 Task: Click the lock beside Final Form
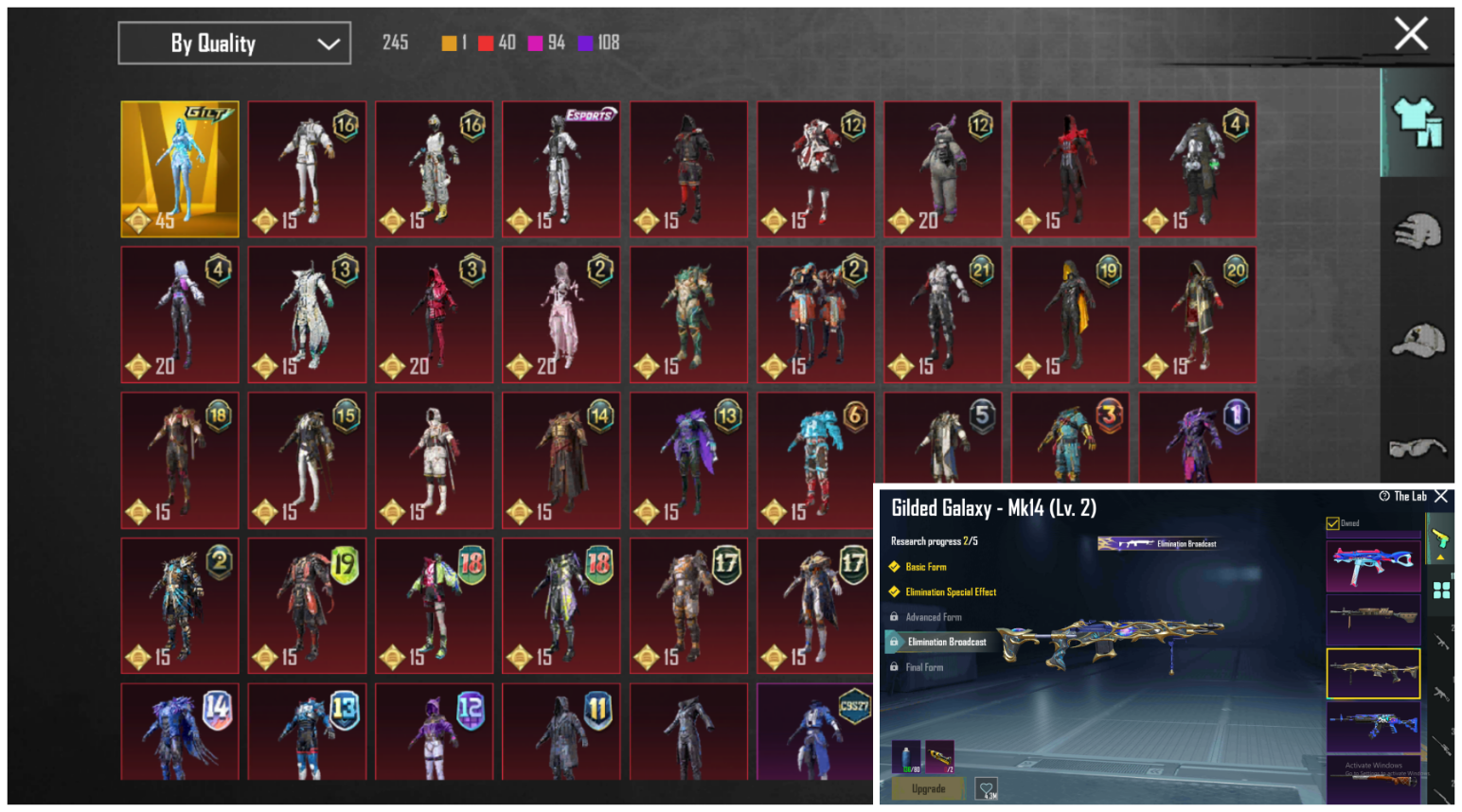point(893,667)
